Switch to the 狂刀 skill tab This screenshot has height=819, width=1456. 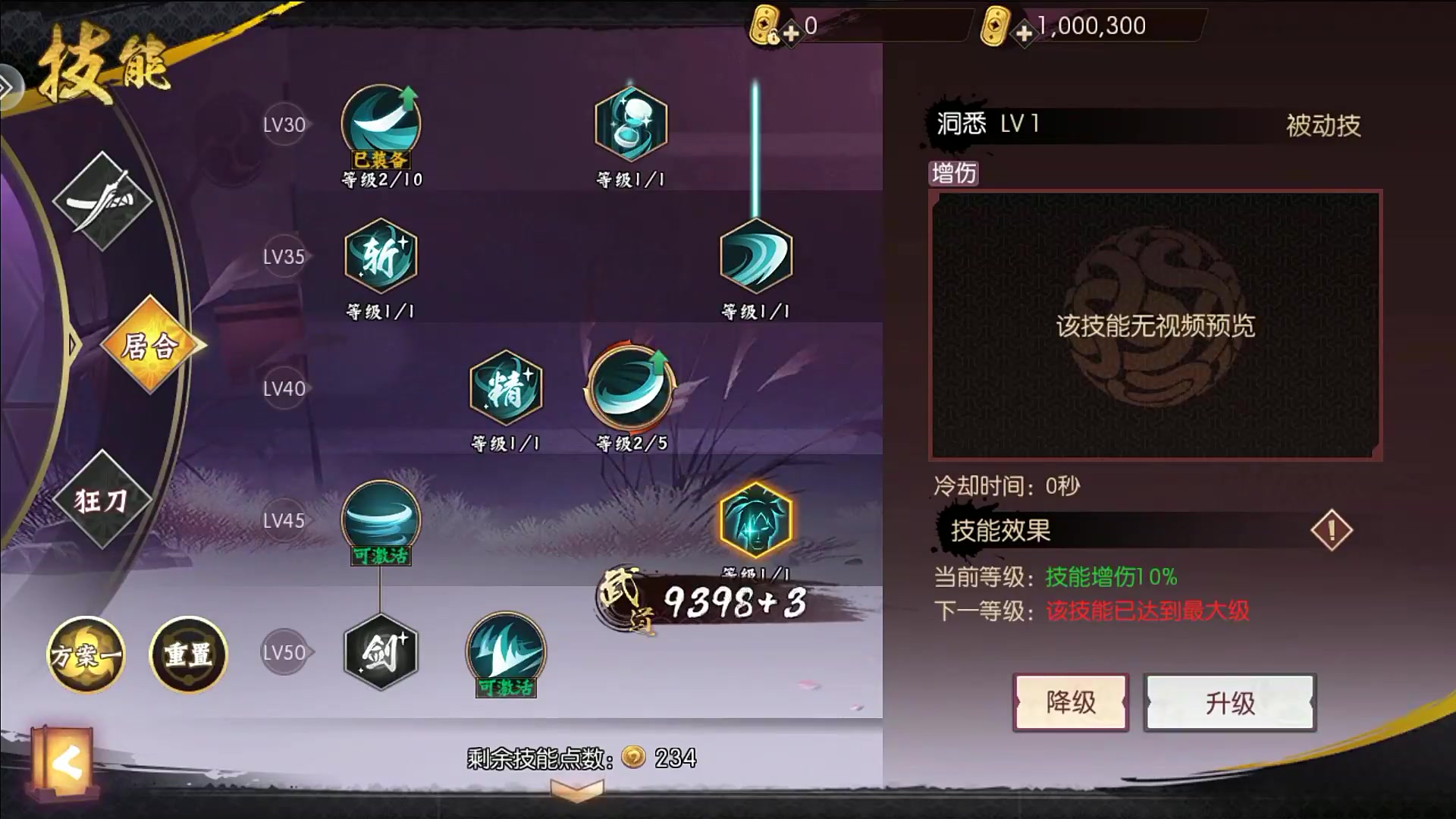click(x=102, y=500)
